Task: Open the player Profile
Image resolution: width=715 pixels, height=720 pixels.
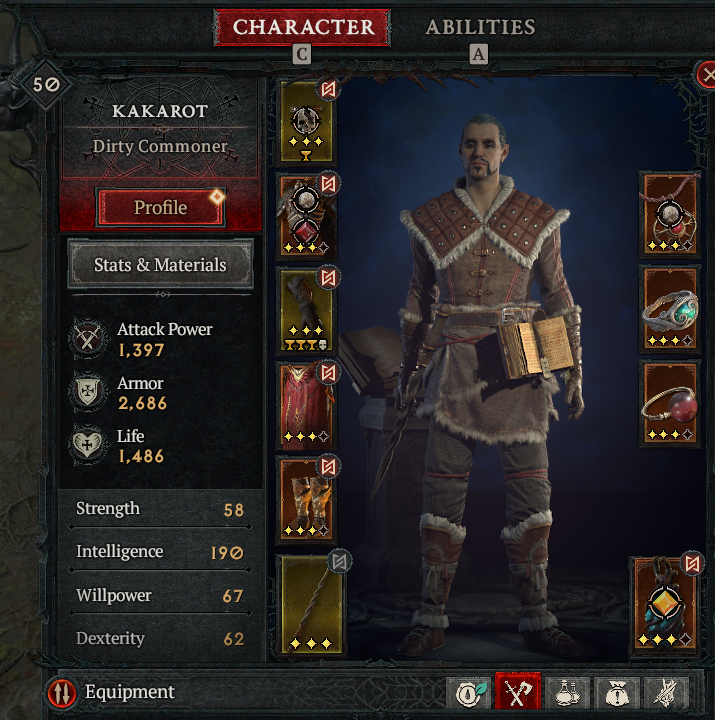Action: tap(161, 207)
